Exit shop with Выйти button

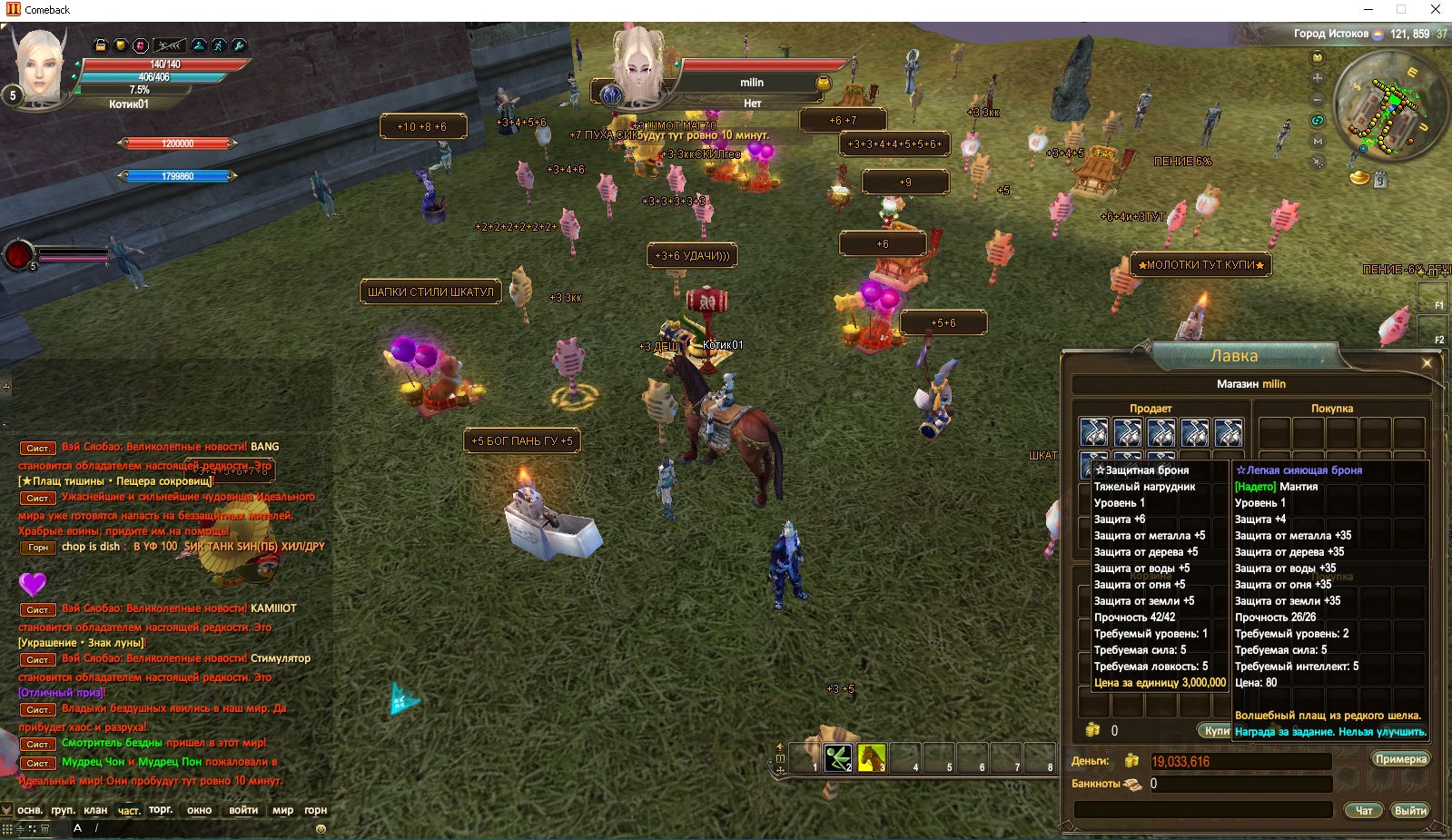[x=1410, y=810]
